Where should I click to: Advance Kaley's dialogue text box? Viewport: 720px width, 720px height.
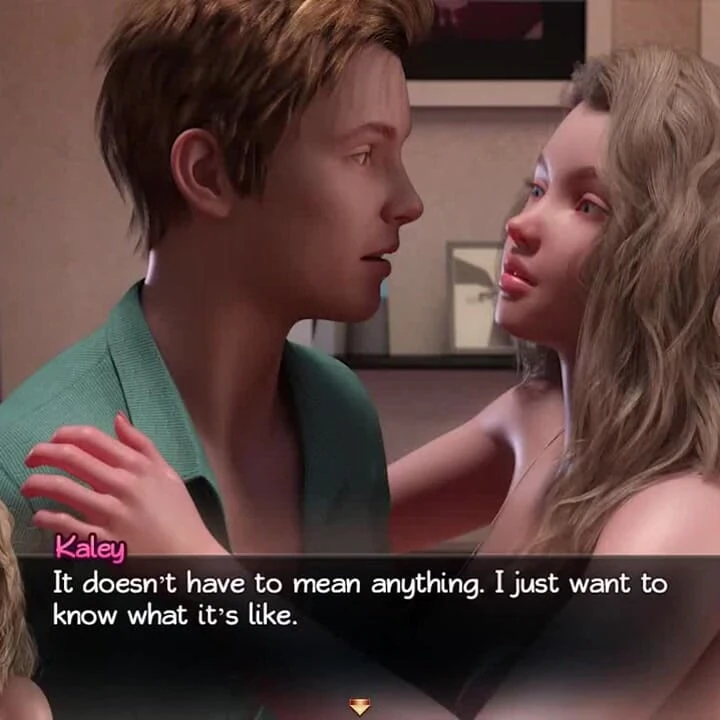pyautogui.click(x=360, y=600)
